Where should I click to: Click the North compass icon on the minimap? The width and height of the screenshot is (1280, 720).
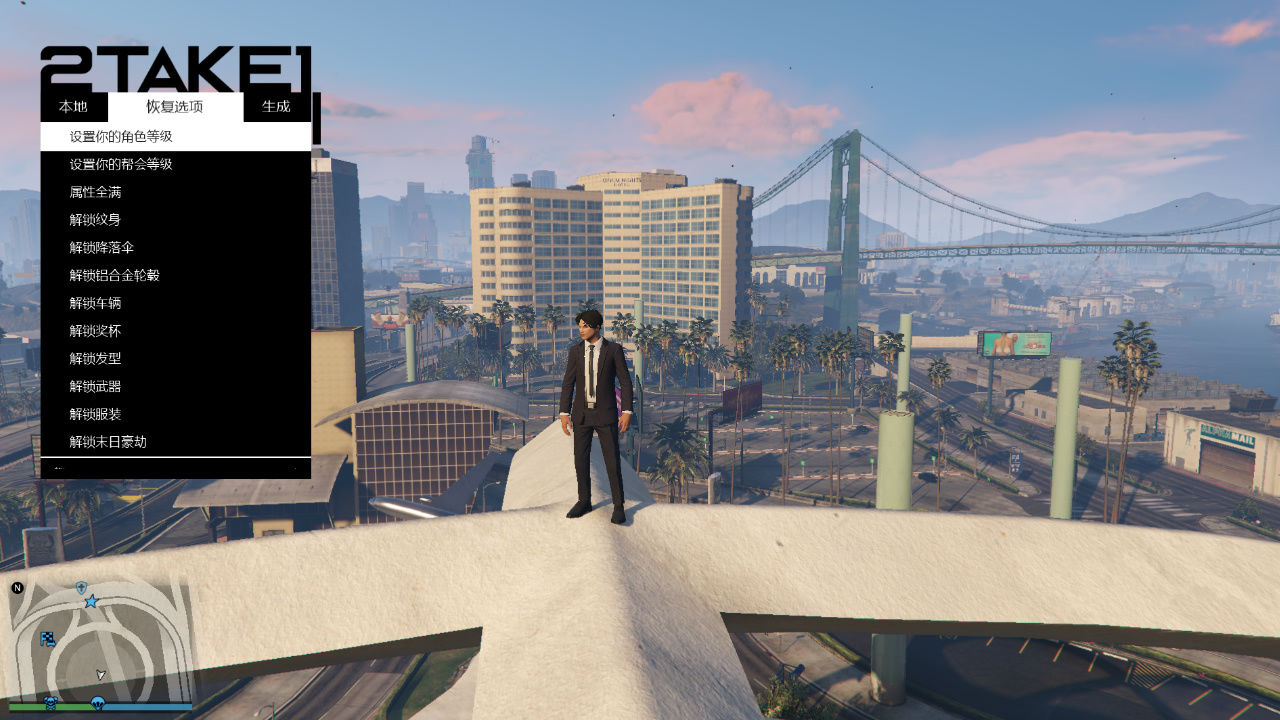pyautogui.click(x=17, y=587)
